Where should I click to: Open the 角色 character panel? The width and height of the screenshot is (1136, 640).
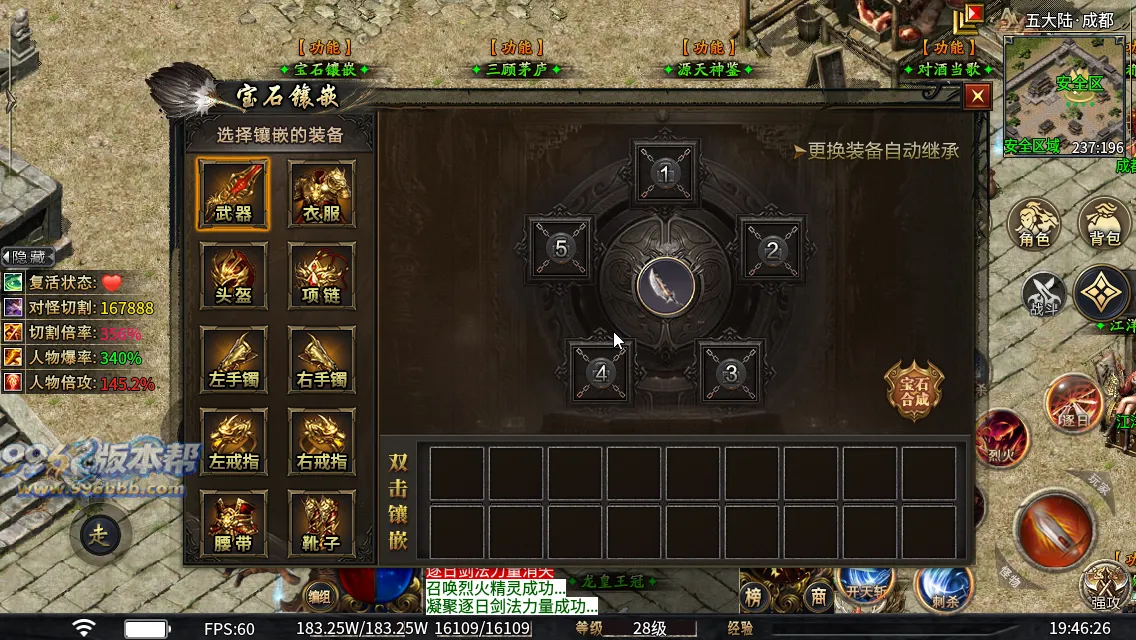[x=1034, y=223]
